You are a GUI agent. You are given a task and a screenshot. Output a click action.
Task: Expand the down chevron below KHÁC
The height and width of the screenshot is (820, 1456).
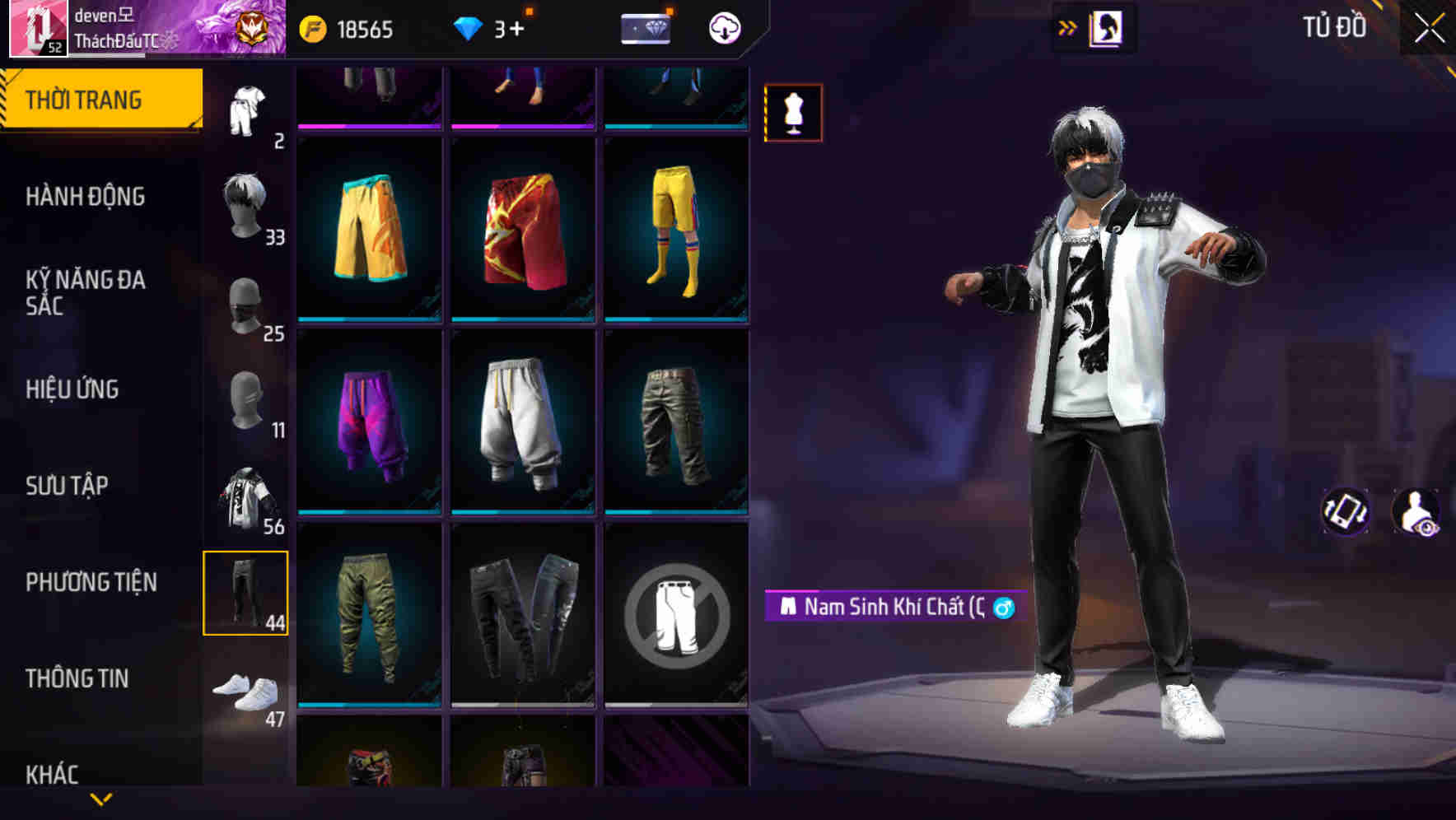pyautogui.click(x=100, y=797)
